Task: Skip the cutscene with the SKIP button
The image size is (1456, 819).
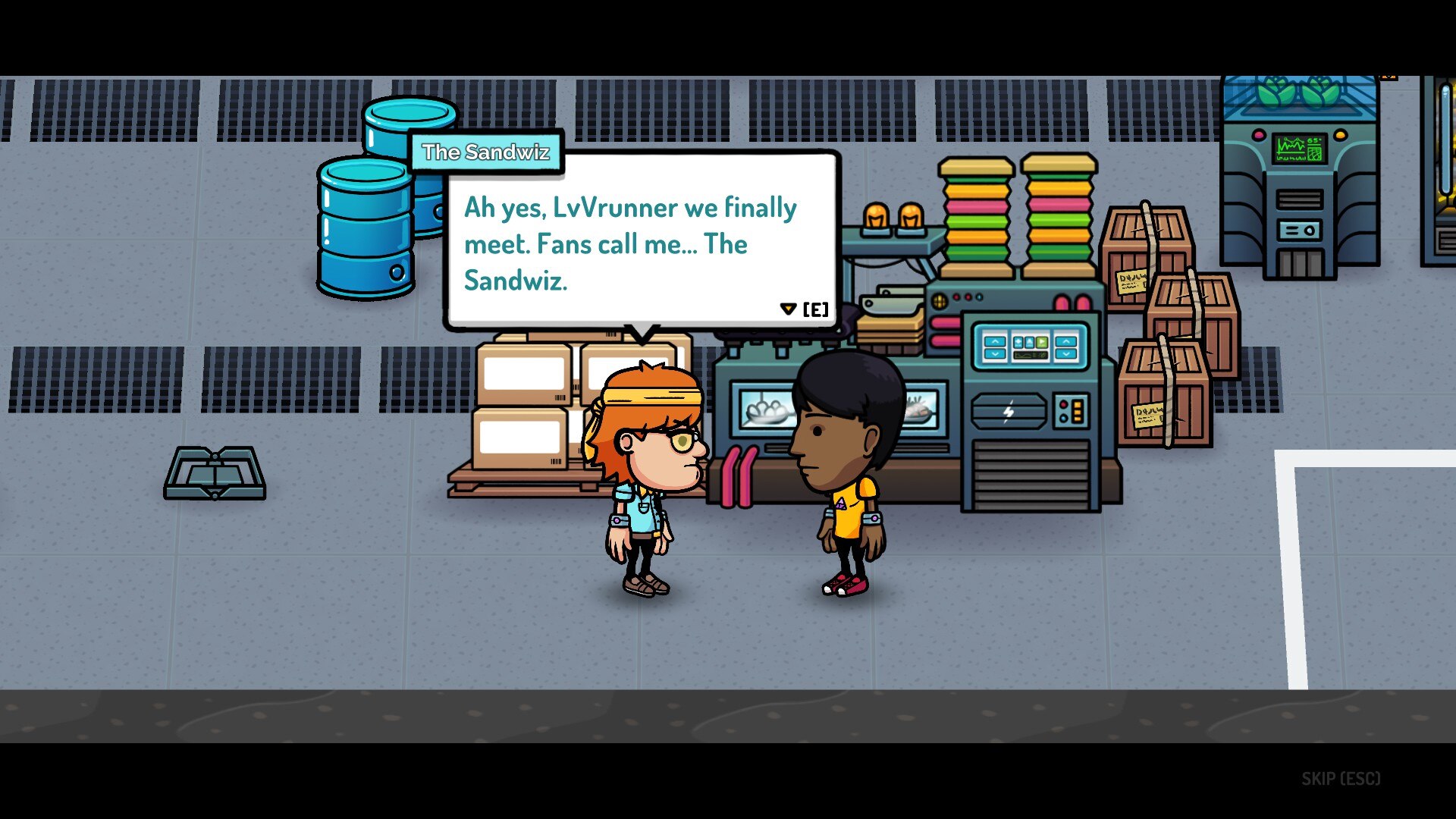Action: pyautogui.click(x=1340, y=779)
